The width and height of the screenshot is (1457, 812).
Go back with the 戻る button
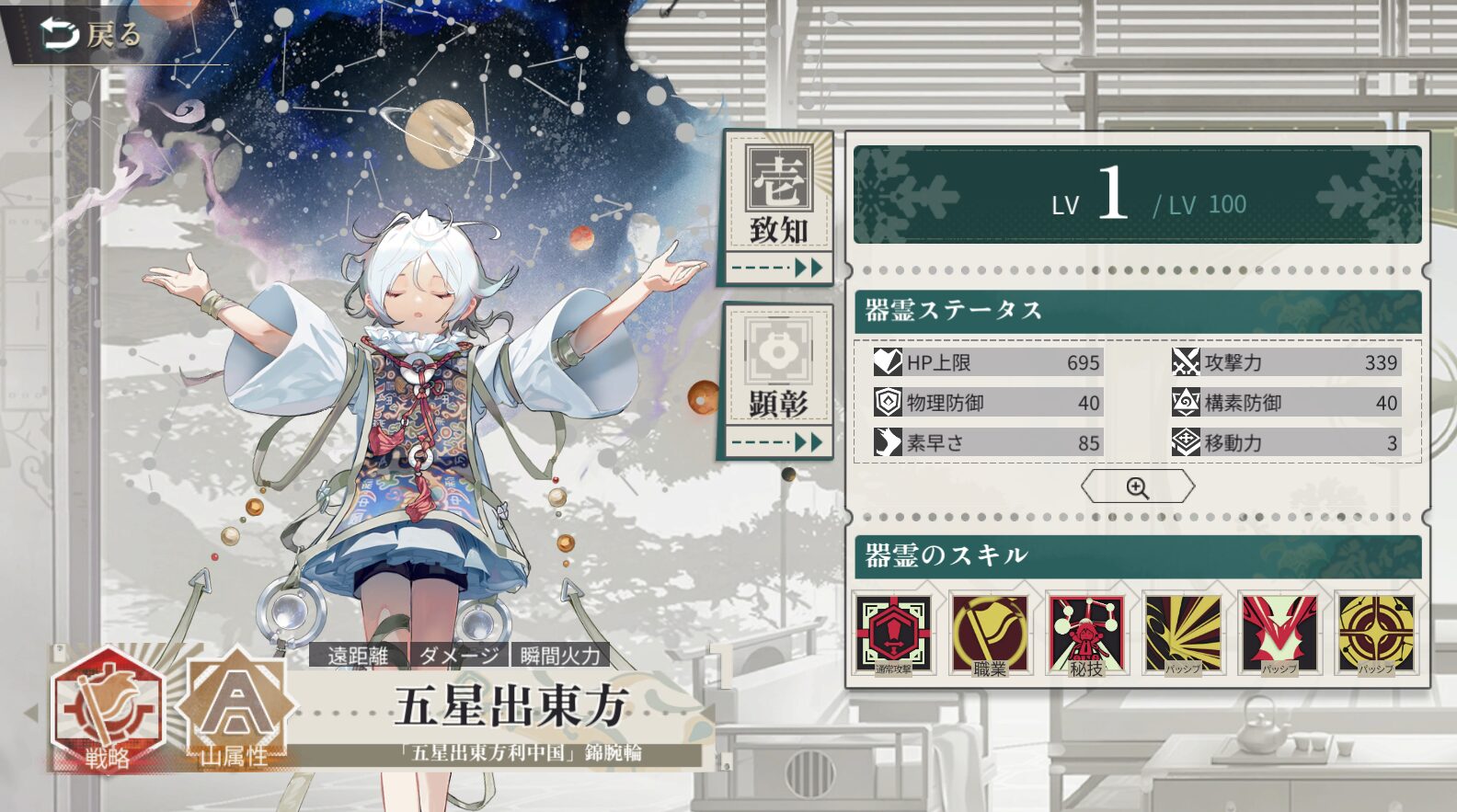(90, 35)
